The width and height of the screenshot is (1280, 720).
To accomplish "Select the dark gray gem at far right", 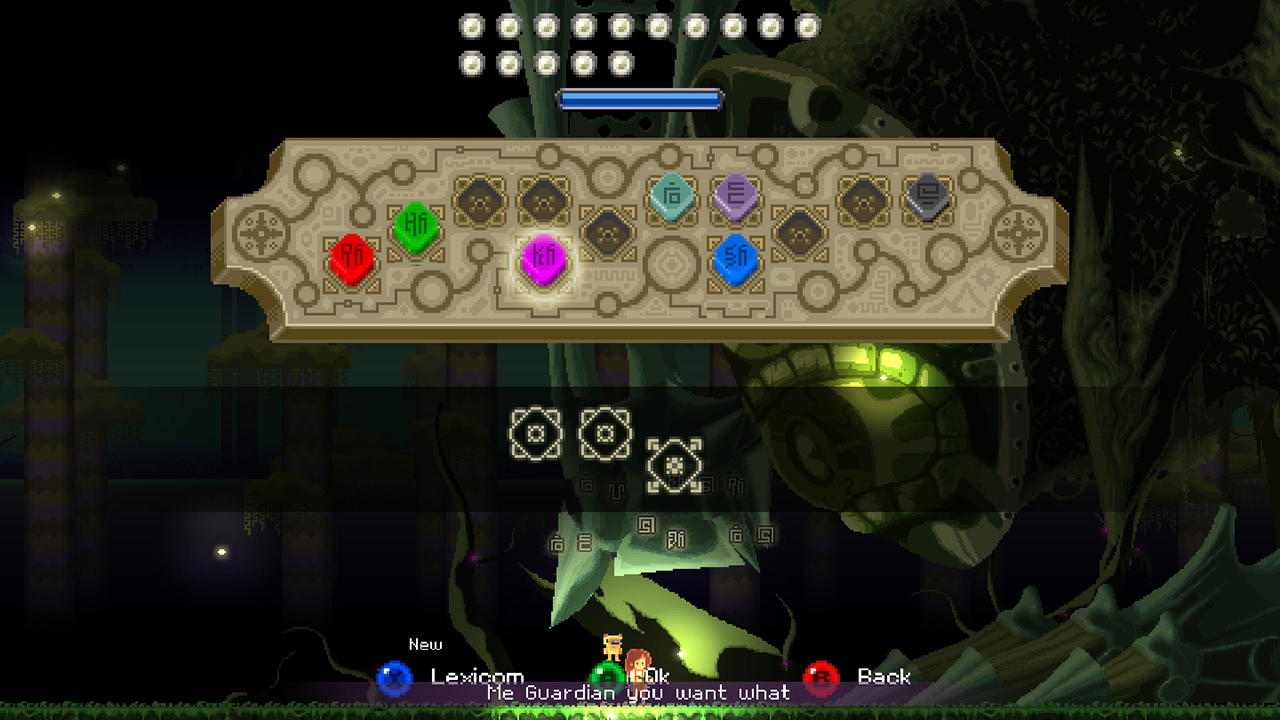I will pos(928,197).
